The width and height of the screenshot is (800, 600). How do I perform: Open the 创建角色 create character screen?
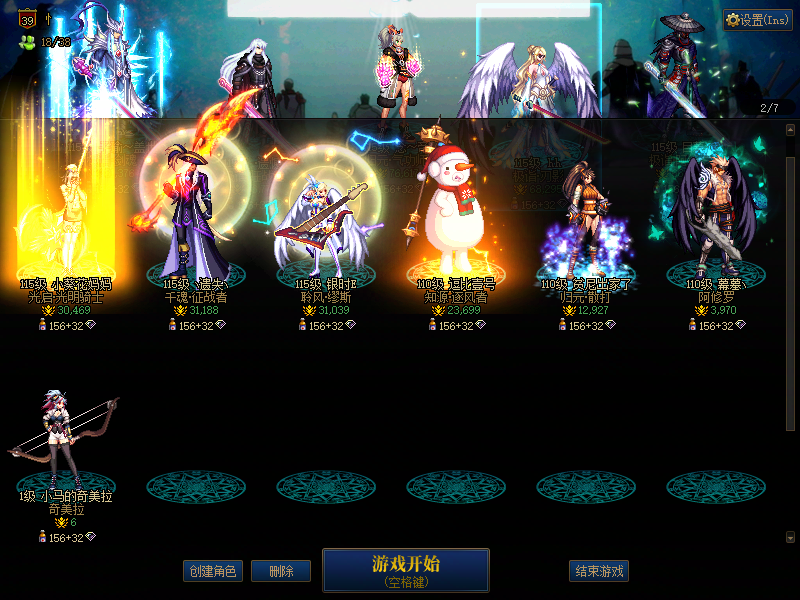(x=212, y=572)
